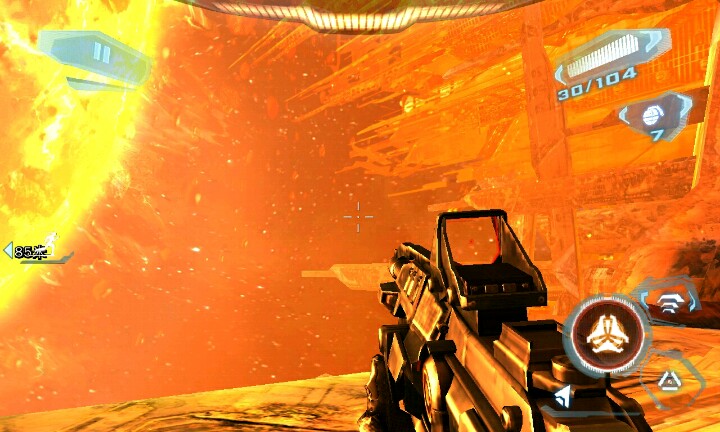Screen dimensions: 720x432
Task: Fire the weapon with the round red button
Action: pos(604,333)
